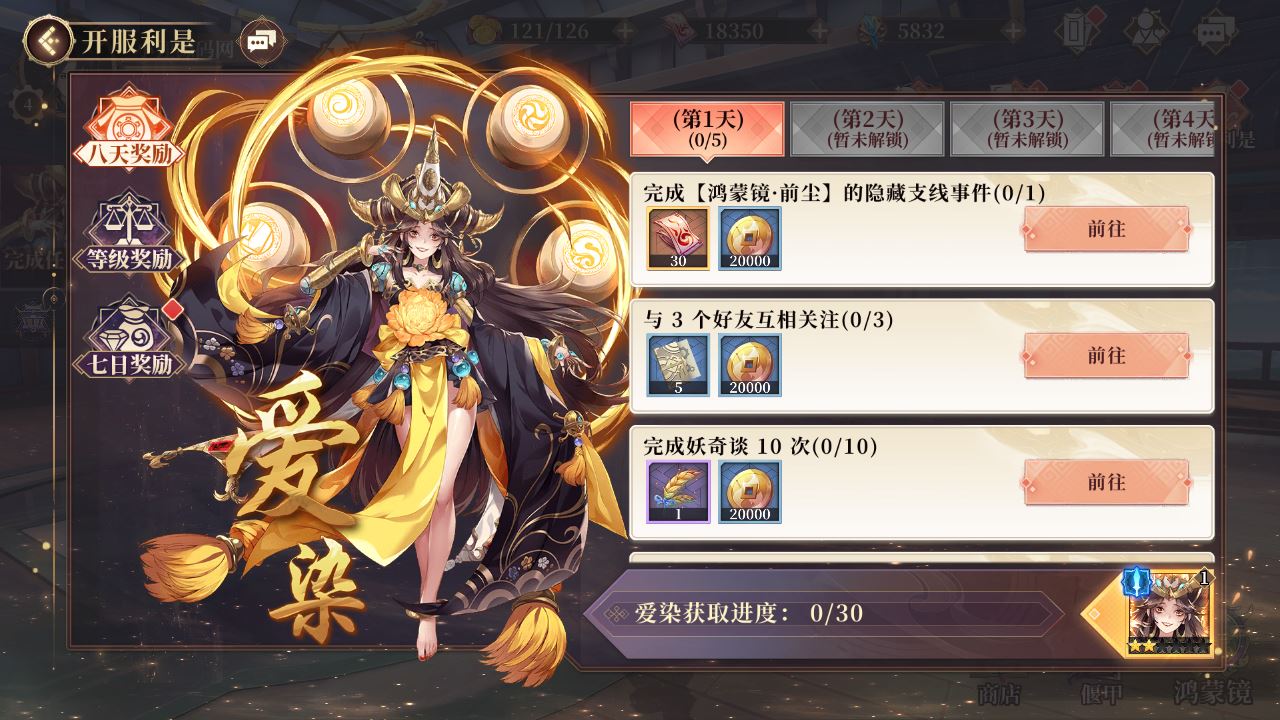Image resolution: width=1280 pixels, height=720 pixels.
Task: Open the character avatar icon top right
Action: pos(1147,30)
